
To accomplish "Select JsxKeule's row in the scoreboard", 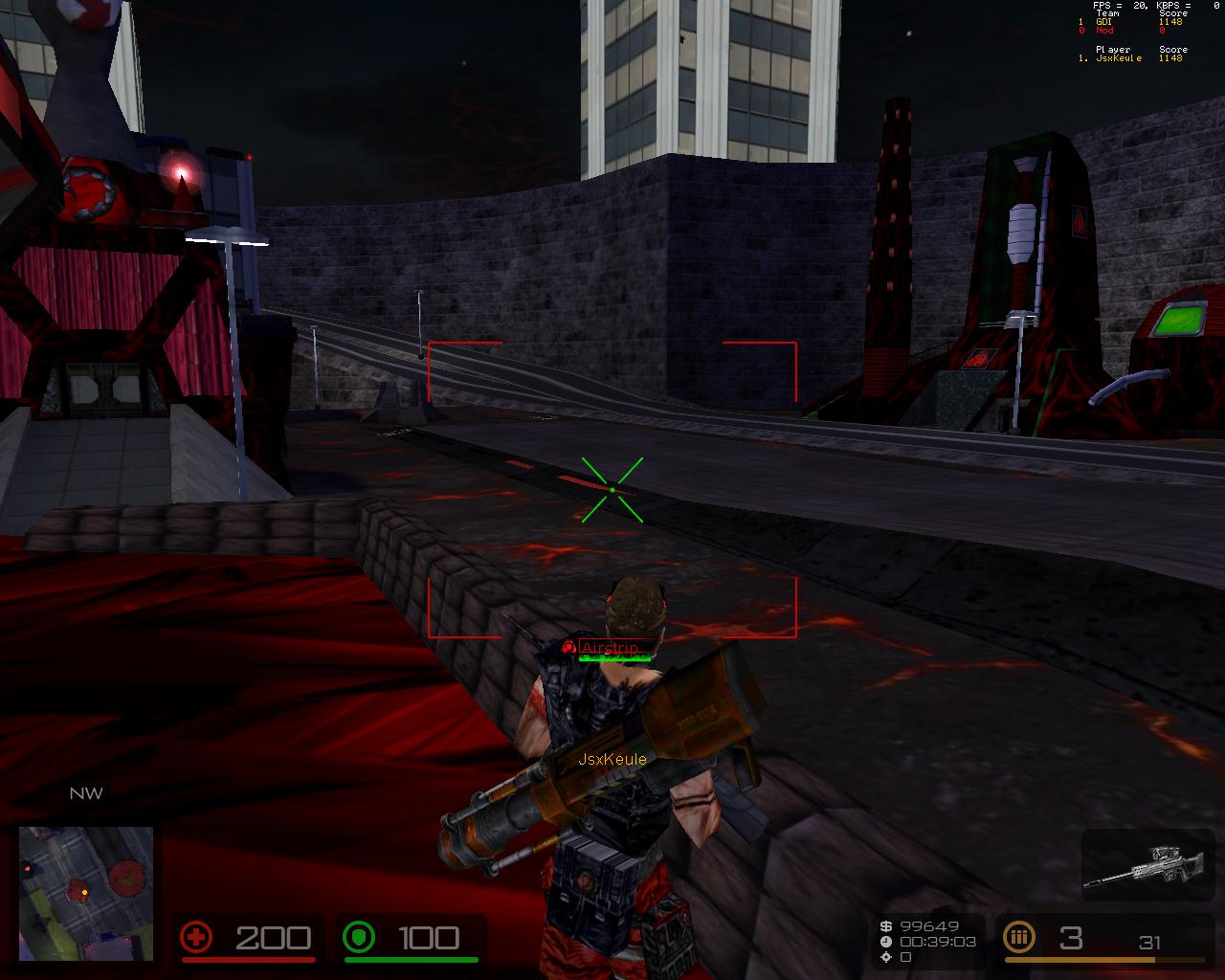I will click(x=1130, y=58).
